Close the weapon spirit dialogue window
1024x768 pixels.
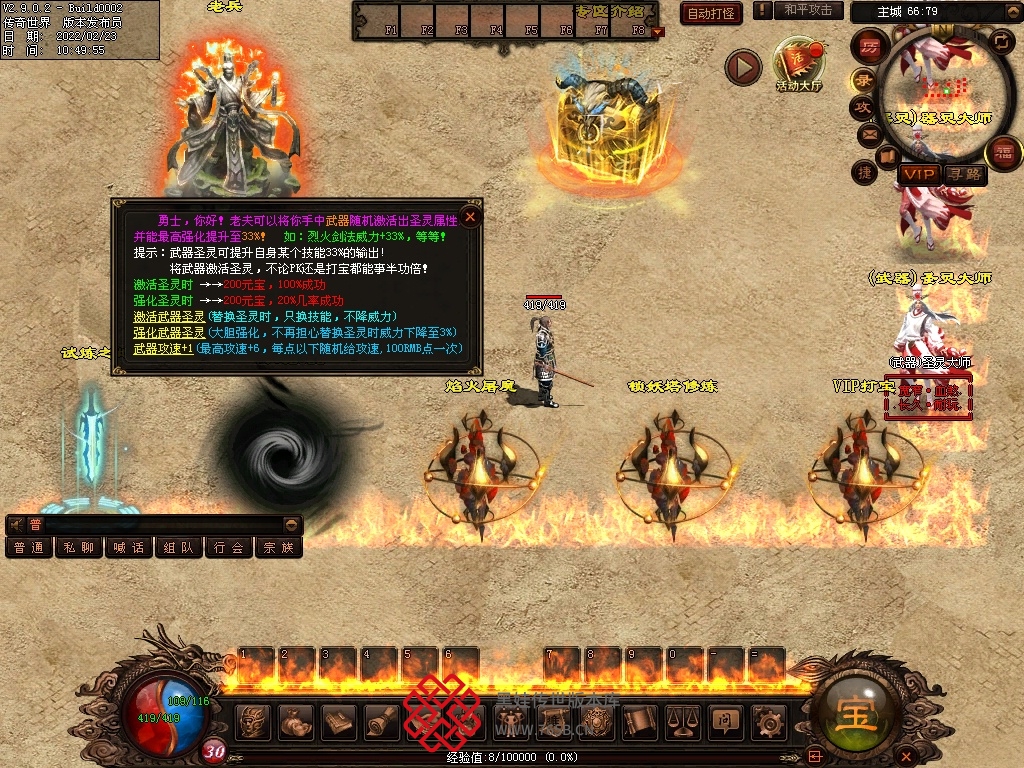pyautogui.click(x=471, y=215)
